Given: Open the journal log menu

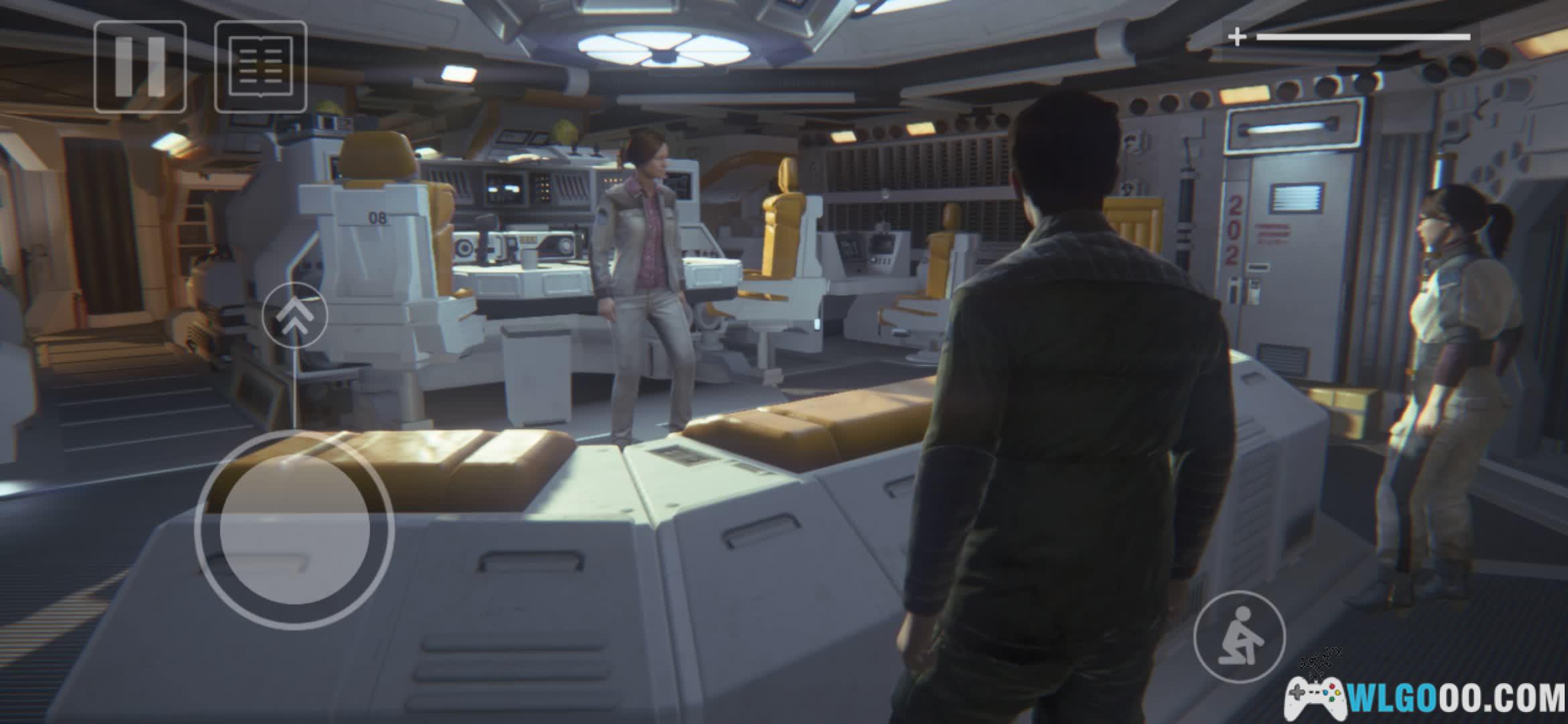Looking at the screenshot, I should pos(261,66).
